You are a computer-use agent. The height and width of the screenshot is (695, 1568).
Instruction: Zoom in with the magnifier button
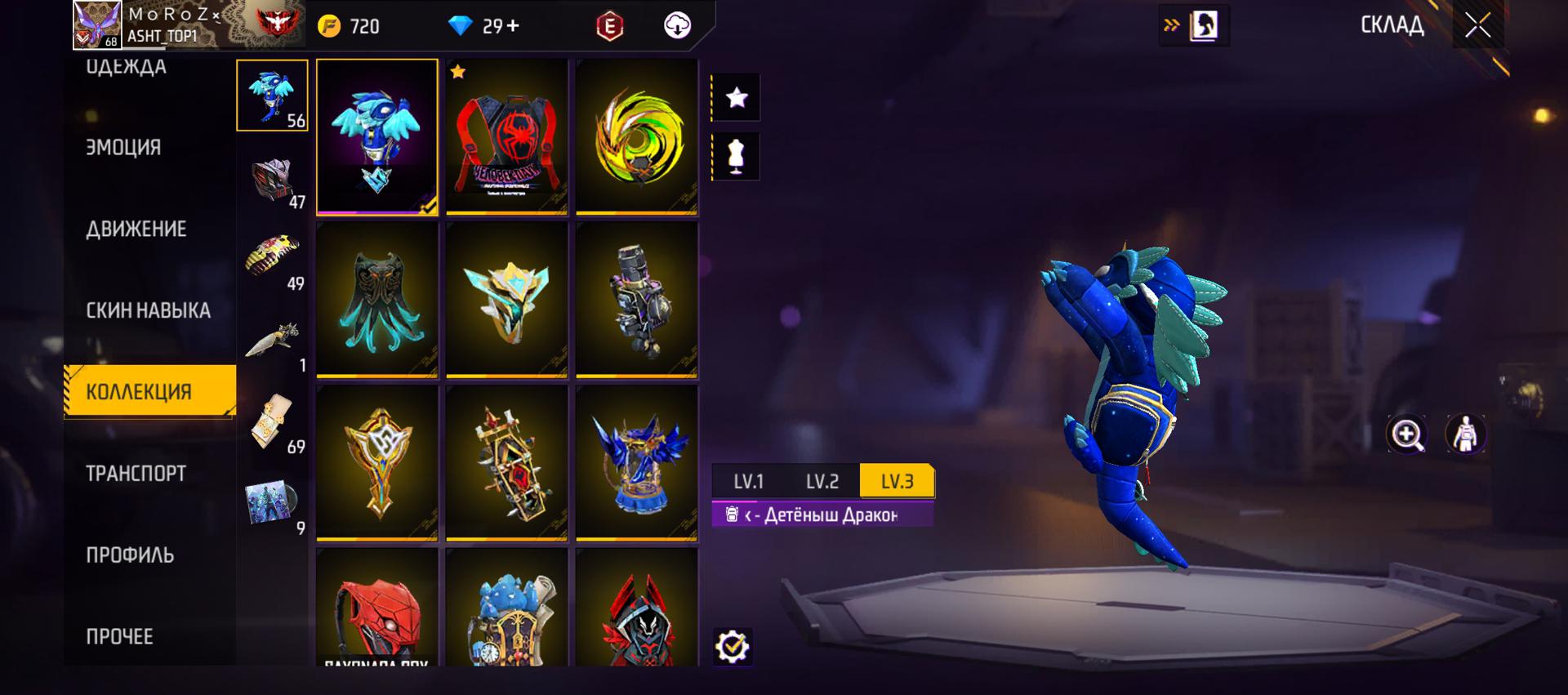coord(1406,434)
